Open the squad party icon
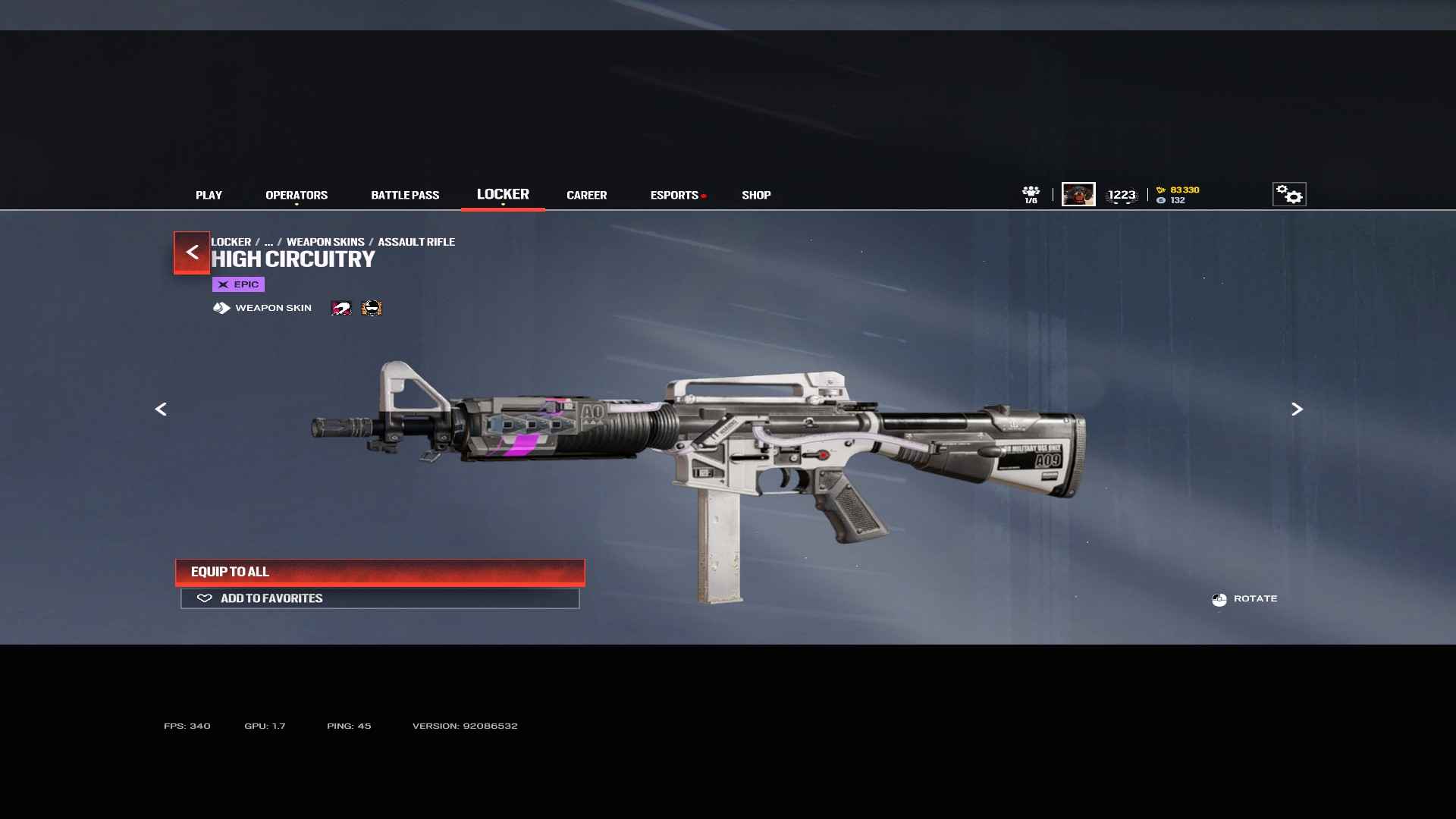The width and height of the screenshot is (1456, 819). pos(1031,195)
